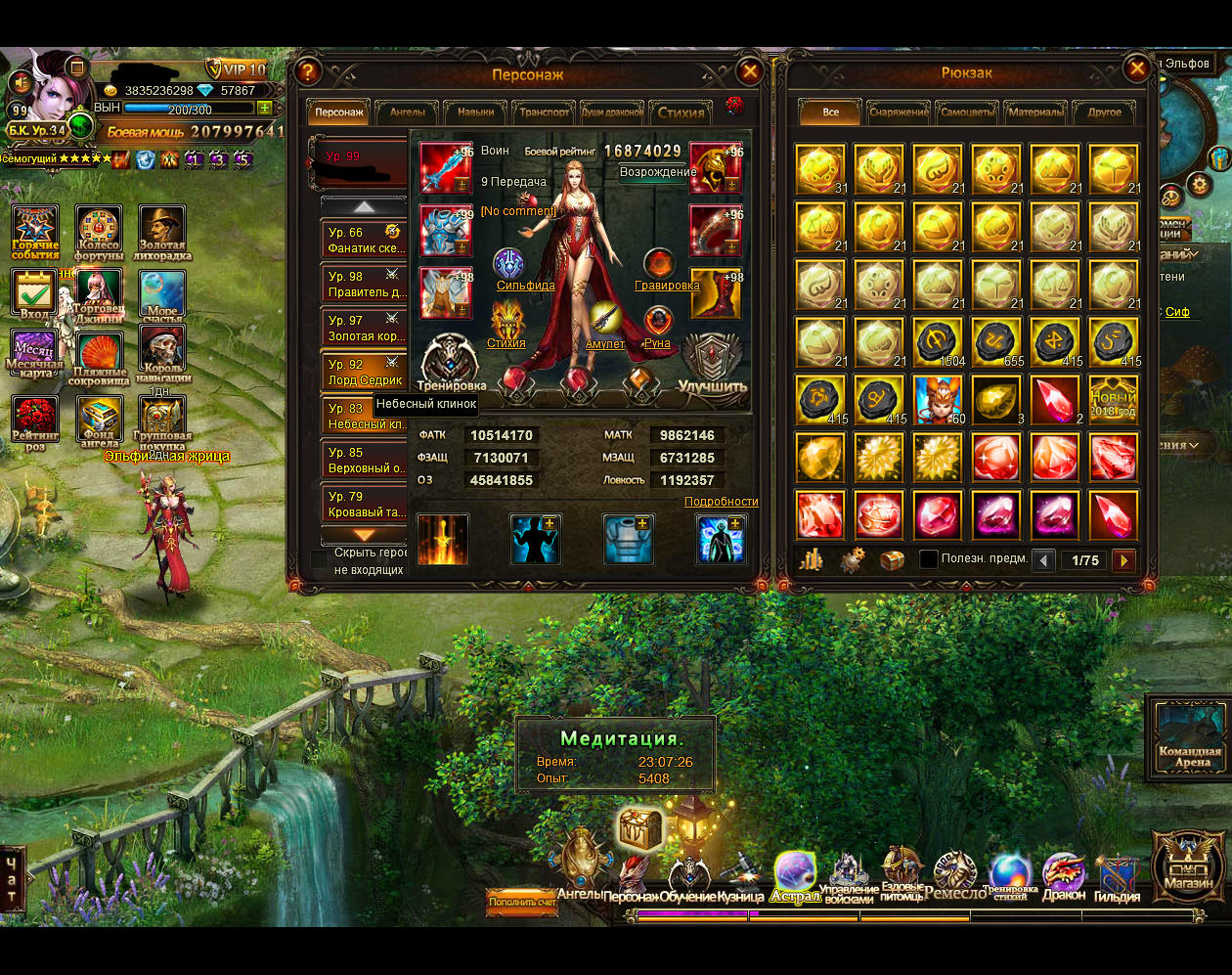Screen dimensions: 1232x975
Task: Open the Подробности details link
Action: [x=721, y=502]
